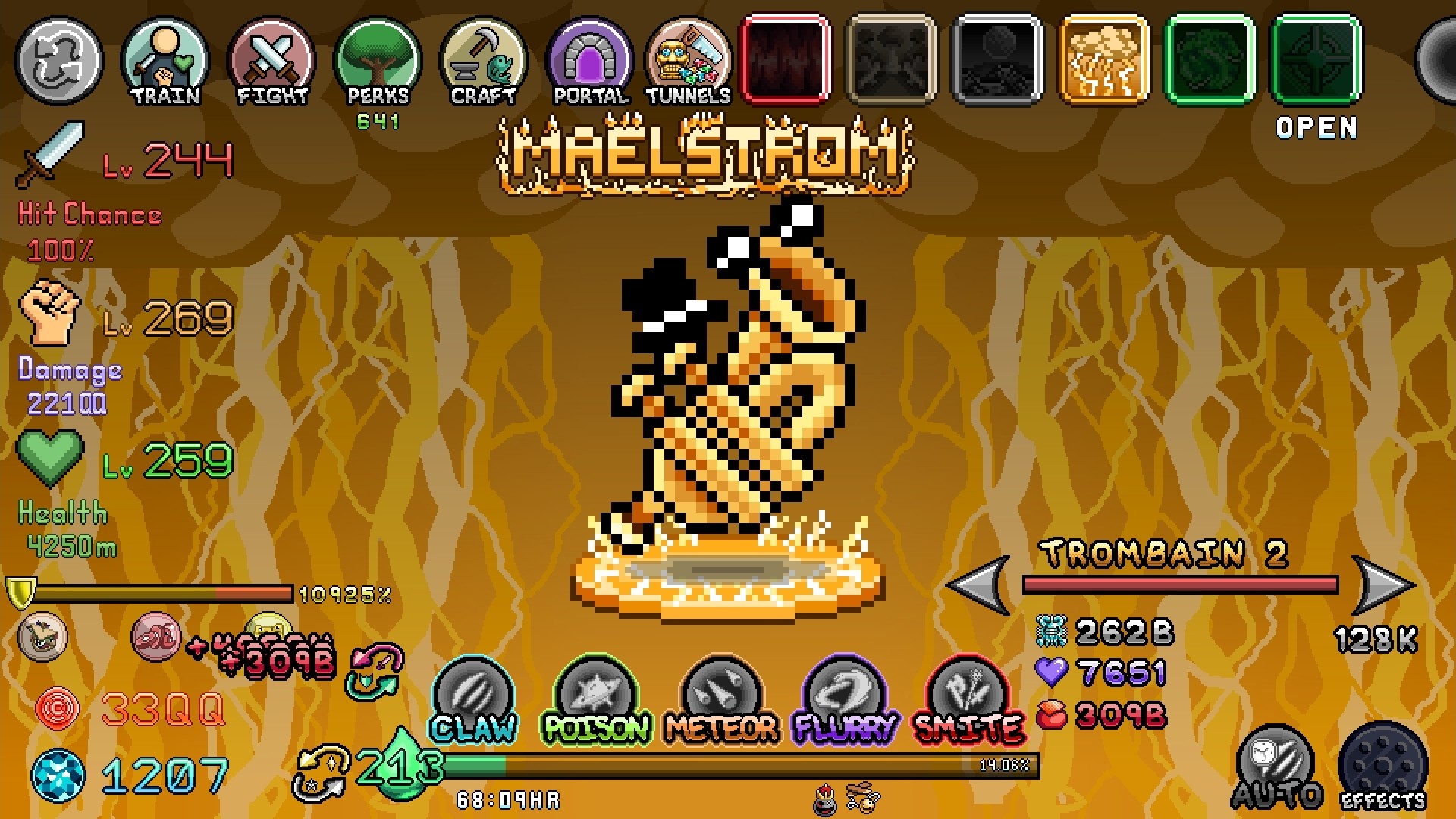
Task: Activate the Claw ability
Action: 472,698
